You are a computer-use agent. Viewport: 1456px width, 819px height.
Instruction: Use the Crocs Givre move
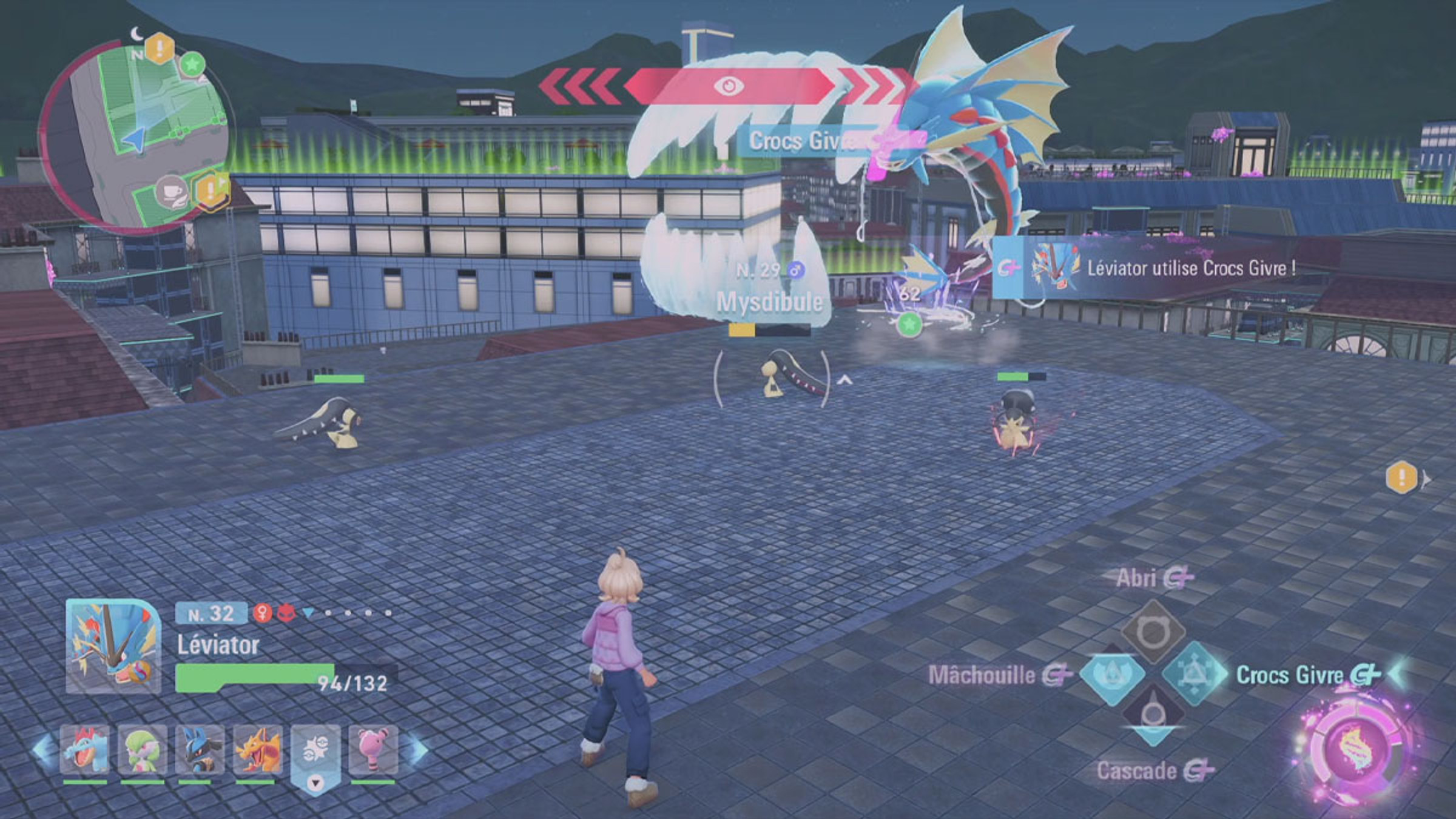1193,674
